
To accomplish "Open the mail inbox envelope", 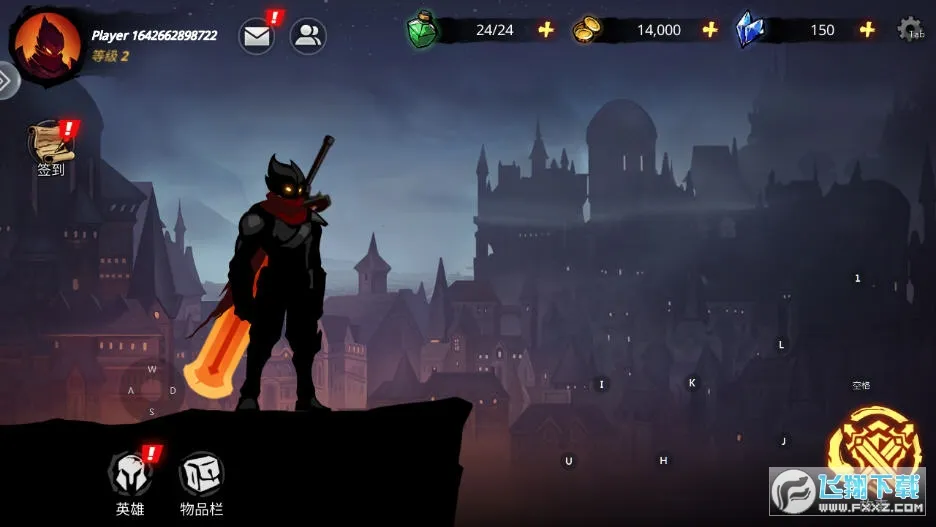I will (257, 37).
